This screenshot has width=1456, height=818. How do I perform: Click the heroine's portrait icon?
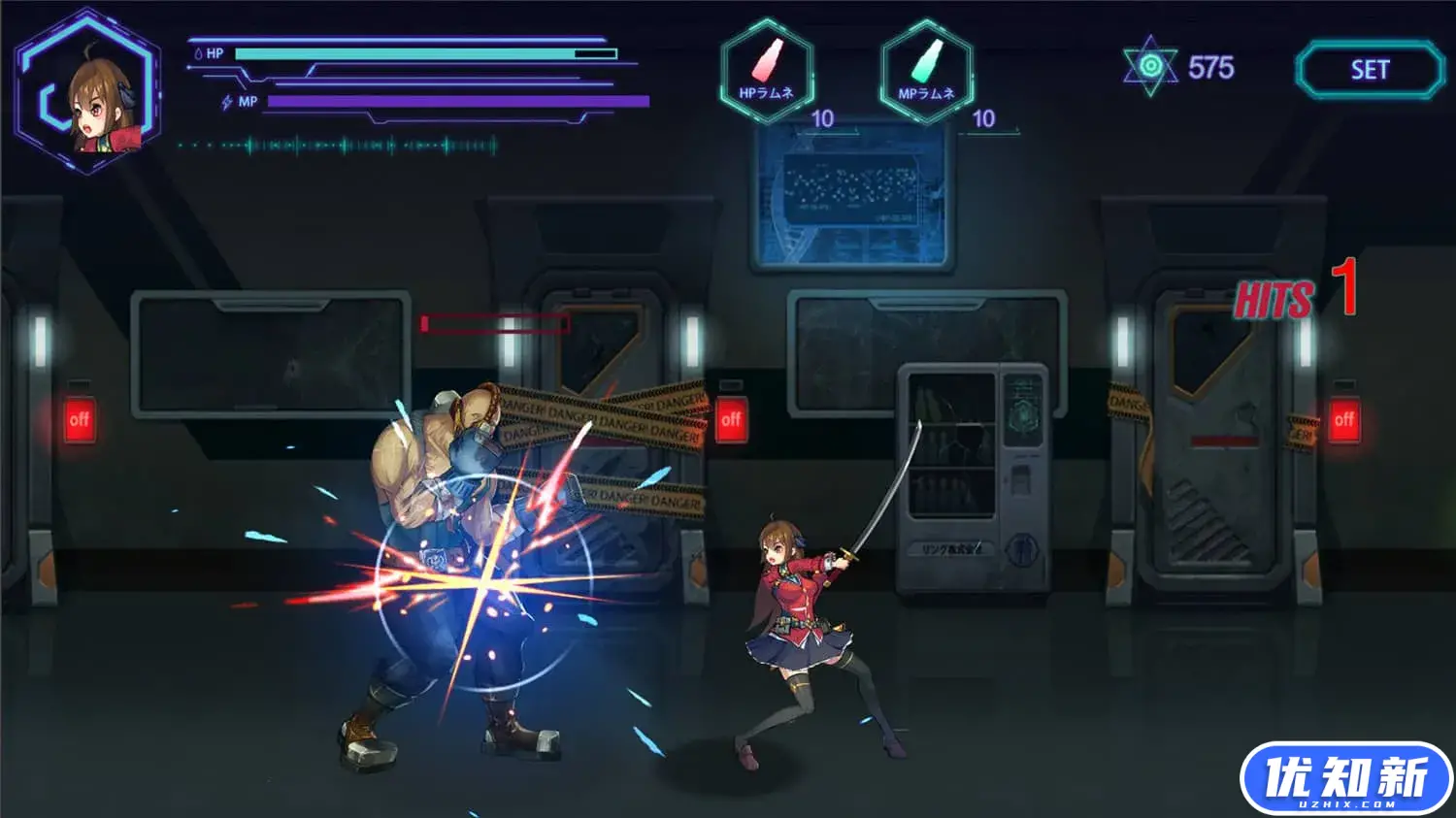[x=89, y=94]
